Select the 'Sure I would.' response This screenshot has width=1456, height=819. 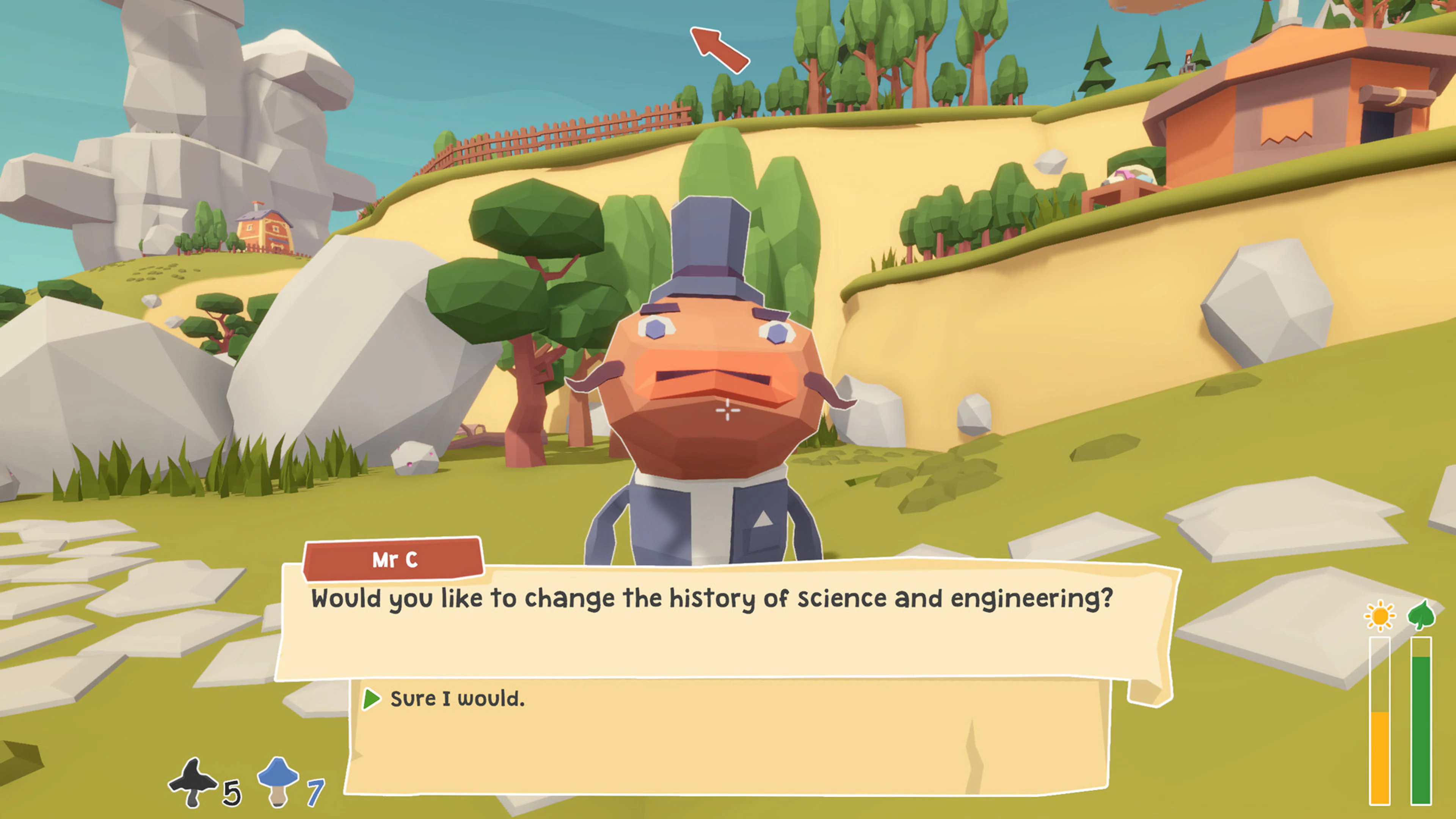coord(458,699)
